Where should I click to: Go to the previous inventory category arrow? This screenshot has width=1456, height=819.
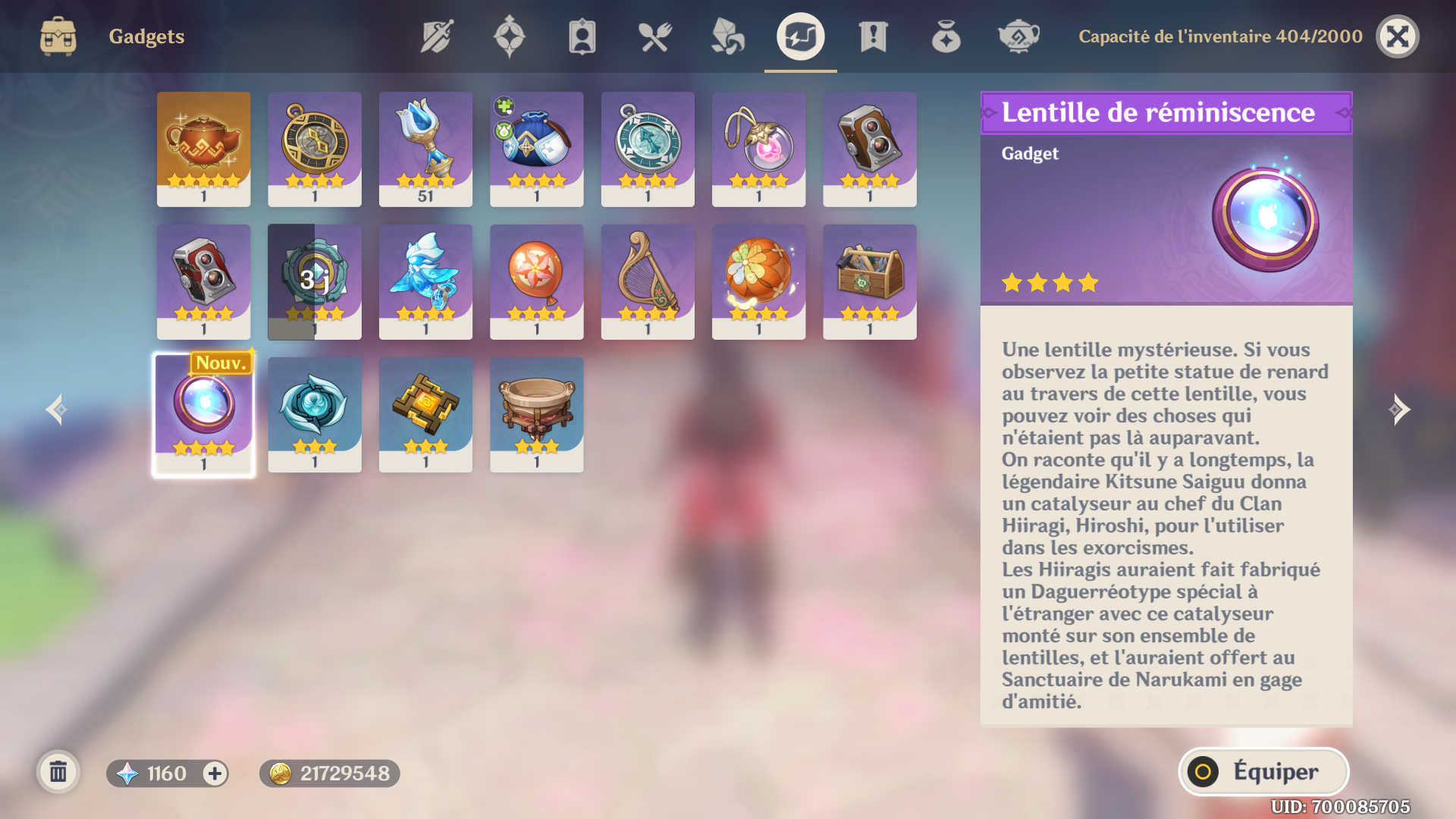[x=56, y=410]
